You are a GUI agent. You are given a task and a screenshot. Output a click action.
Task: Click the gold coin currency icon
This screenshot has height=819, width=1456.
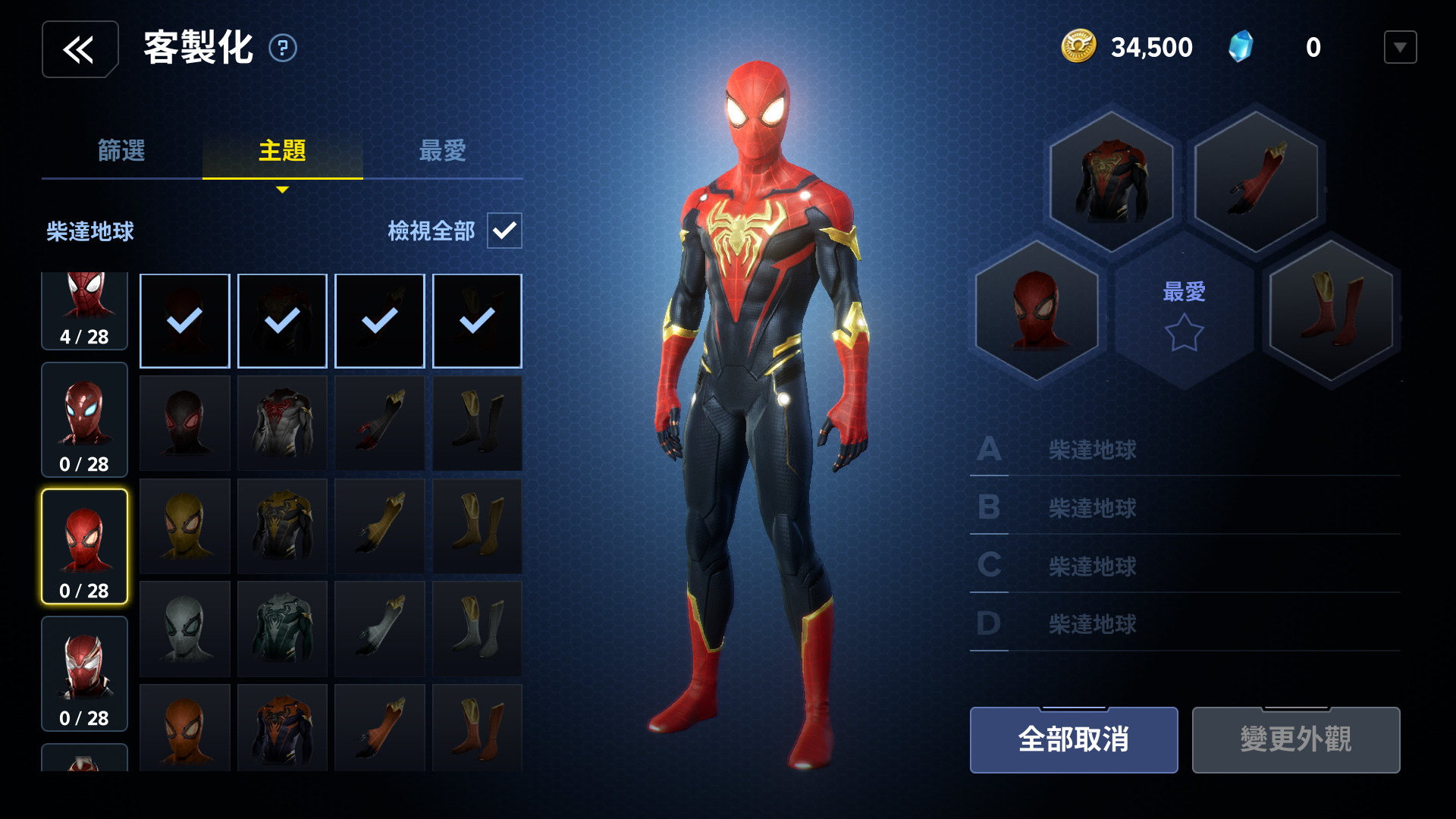click(x=1078, y=46)
